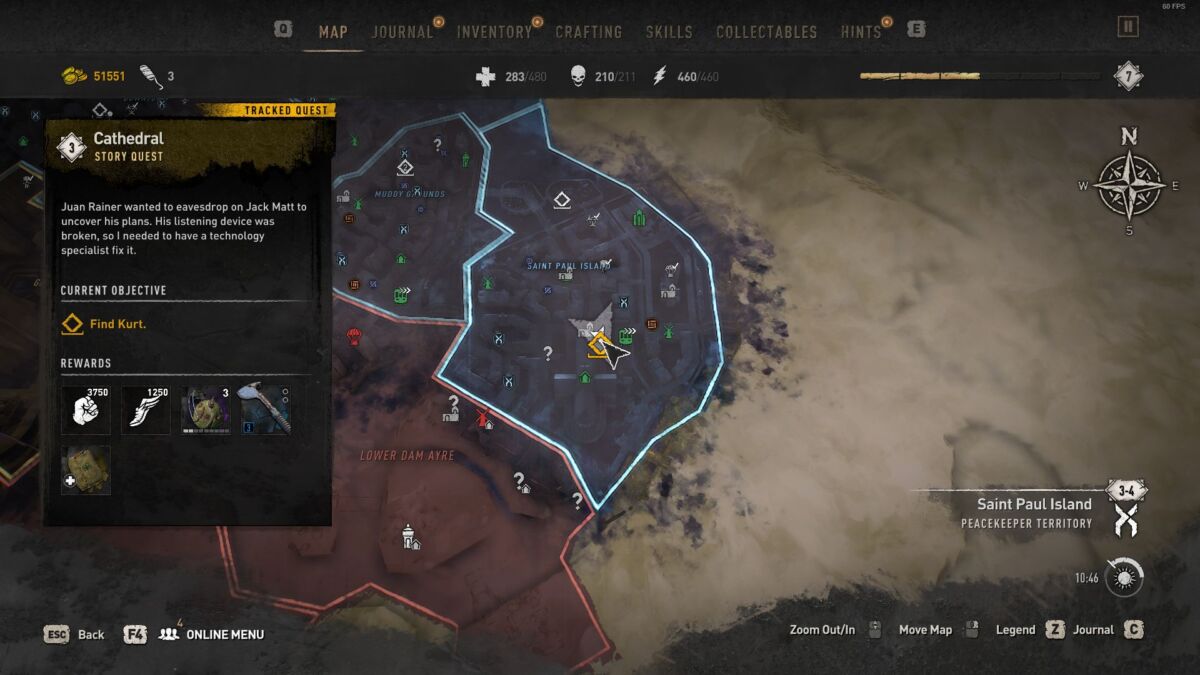Open the map Legend

tap(1015, 630)
